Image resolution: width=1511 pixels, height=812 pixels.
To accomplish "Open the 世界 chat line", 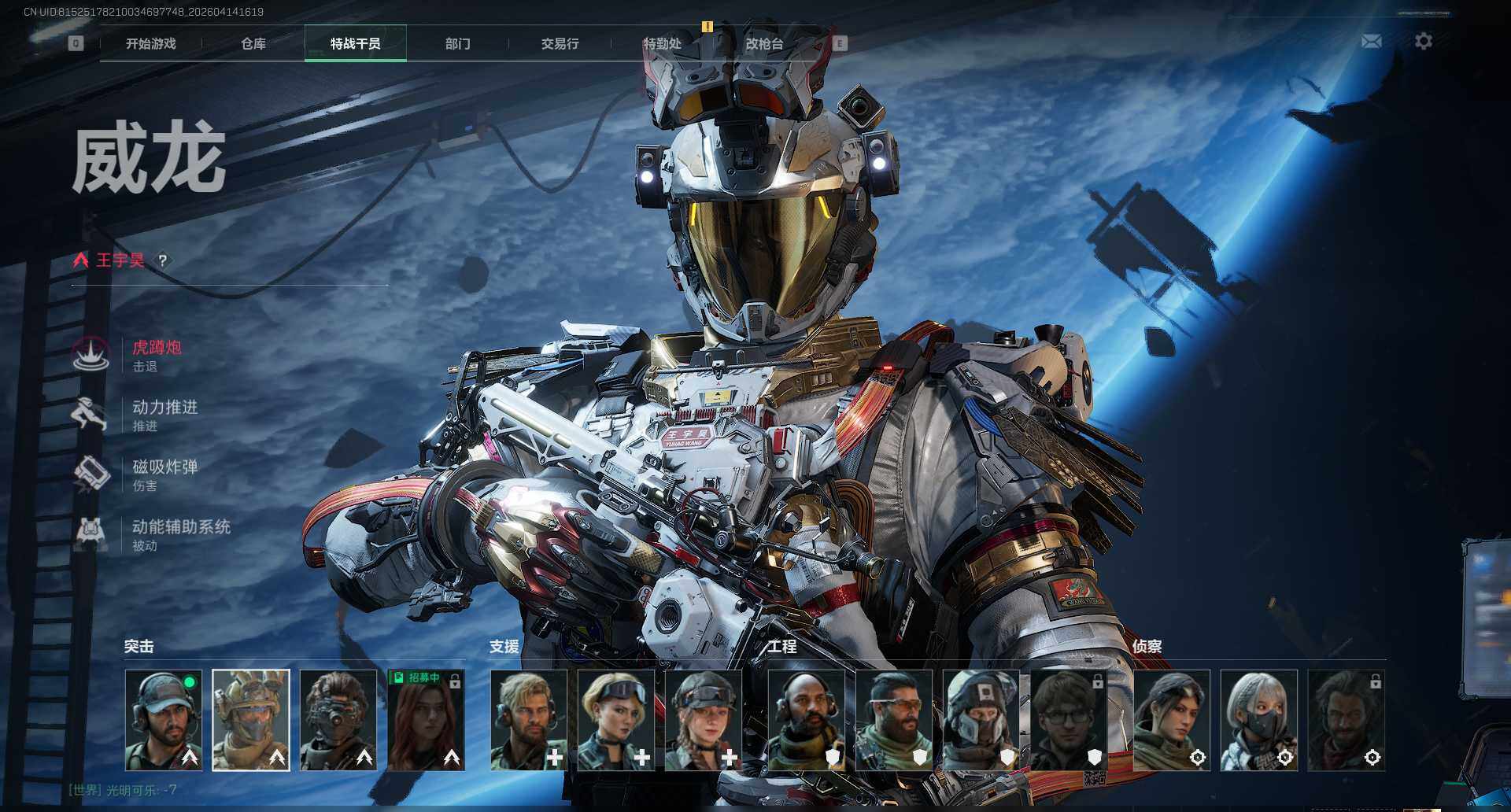I will click(123, 790).
